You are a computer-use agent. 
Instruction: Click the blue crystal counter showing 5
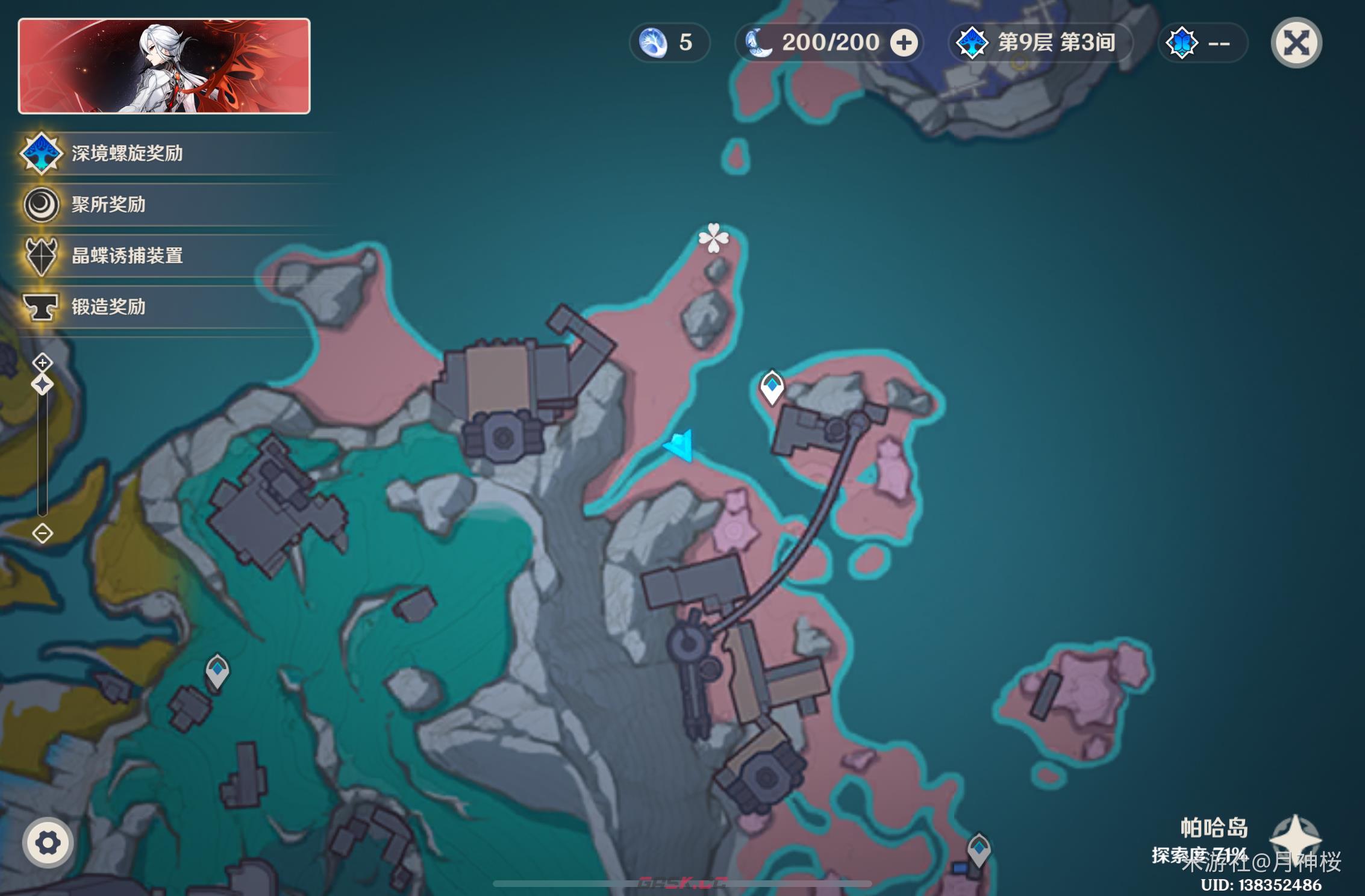tap(669, 43)
